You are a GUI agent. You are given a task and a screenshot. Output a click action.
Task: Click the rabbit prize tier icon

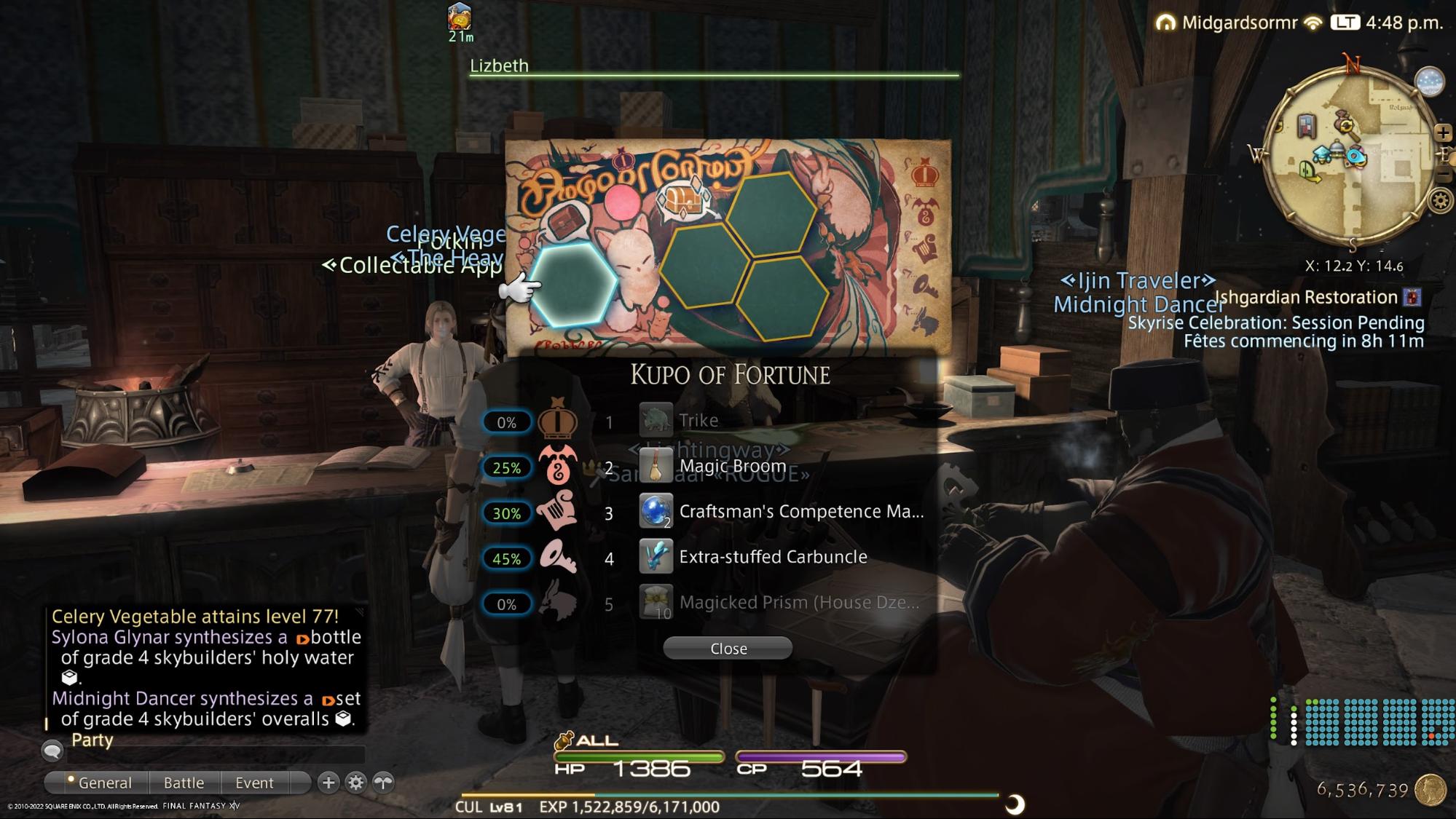pyautogui.click(x=557, y=604)
